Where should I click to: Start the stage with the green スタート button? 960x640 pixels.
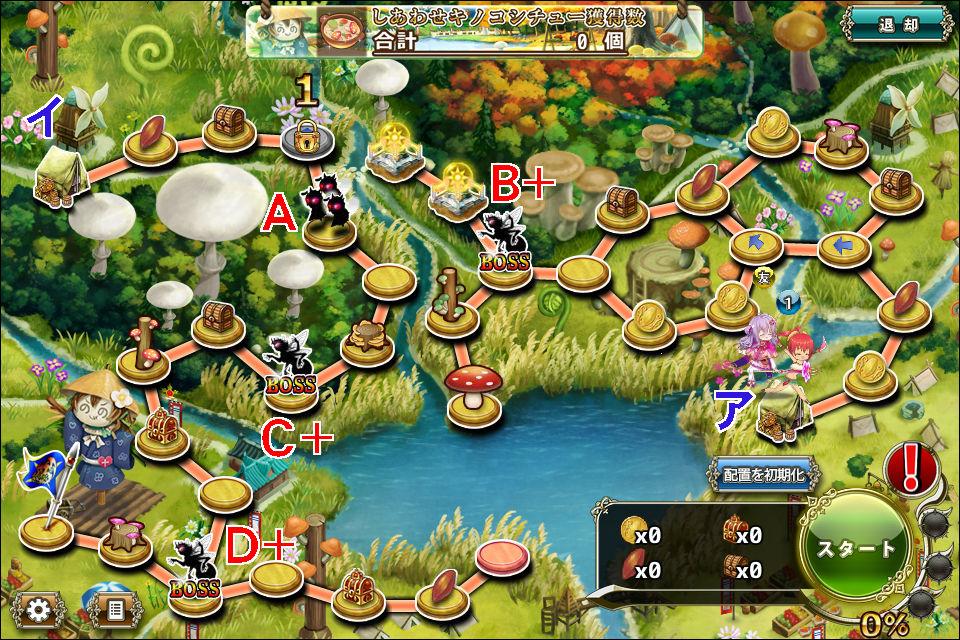click(x=857, y=547)
